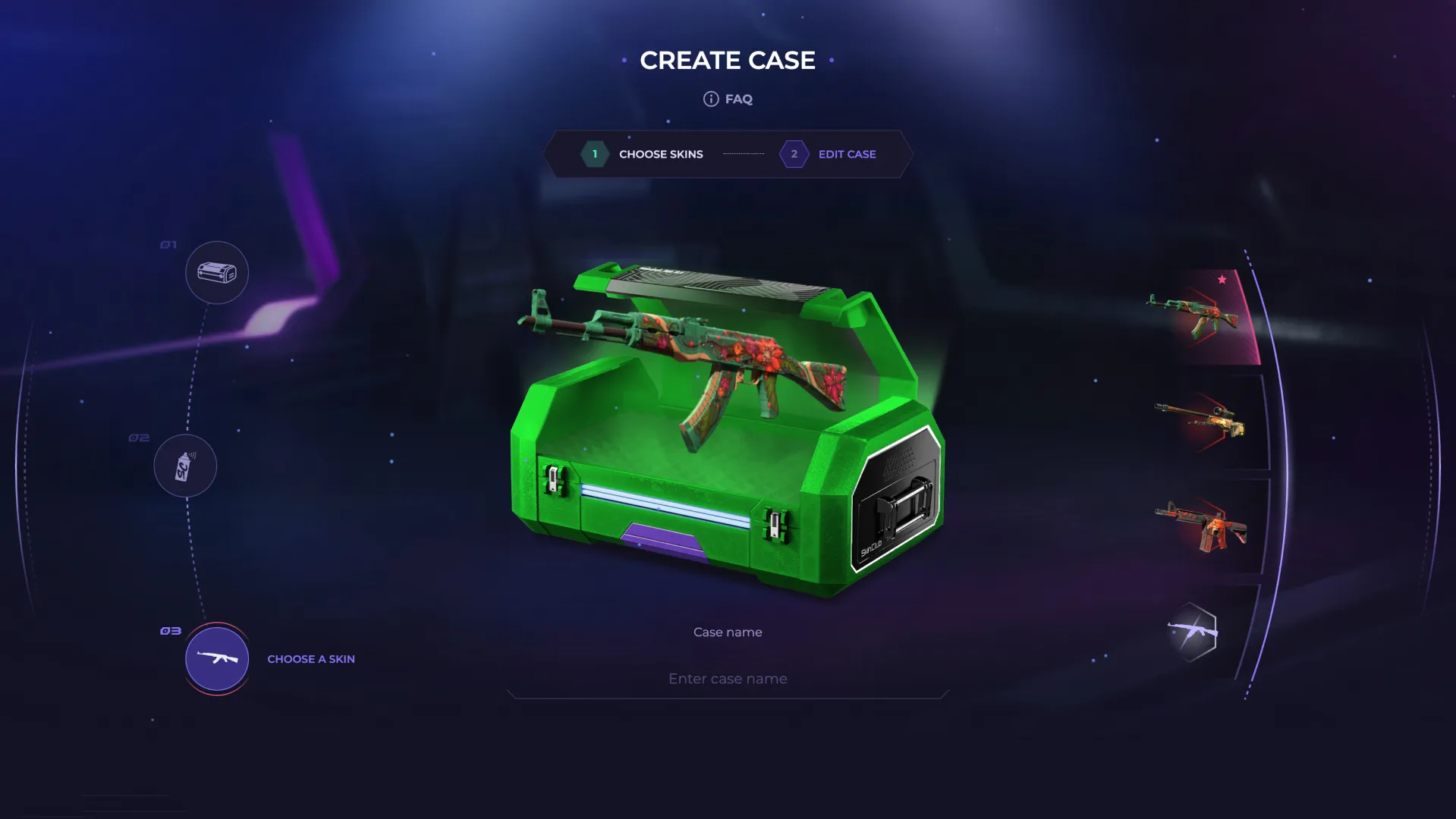This screenshot has height=819, width=1456.
Task: Click the CREATE CASE heading
Action: tap(728, 60)
